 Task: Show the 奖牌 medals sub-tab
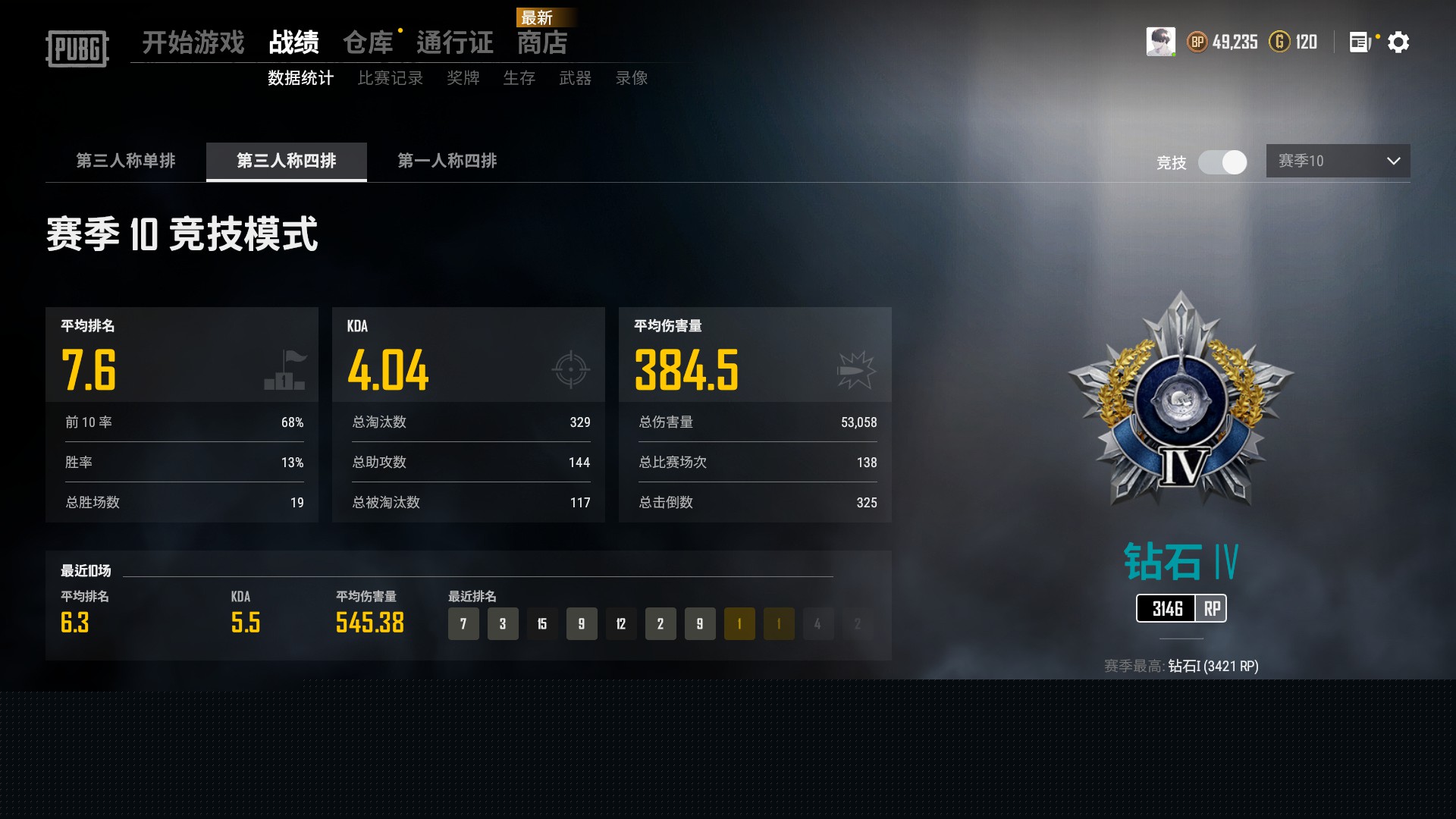[x=463, y=78]
